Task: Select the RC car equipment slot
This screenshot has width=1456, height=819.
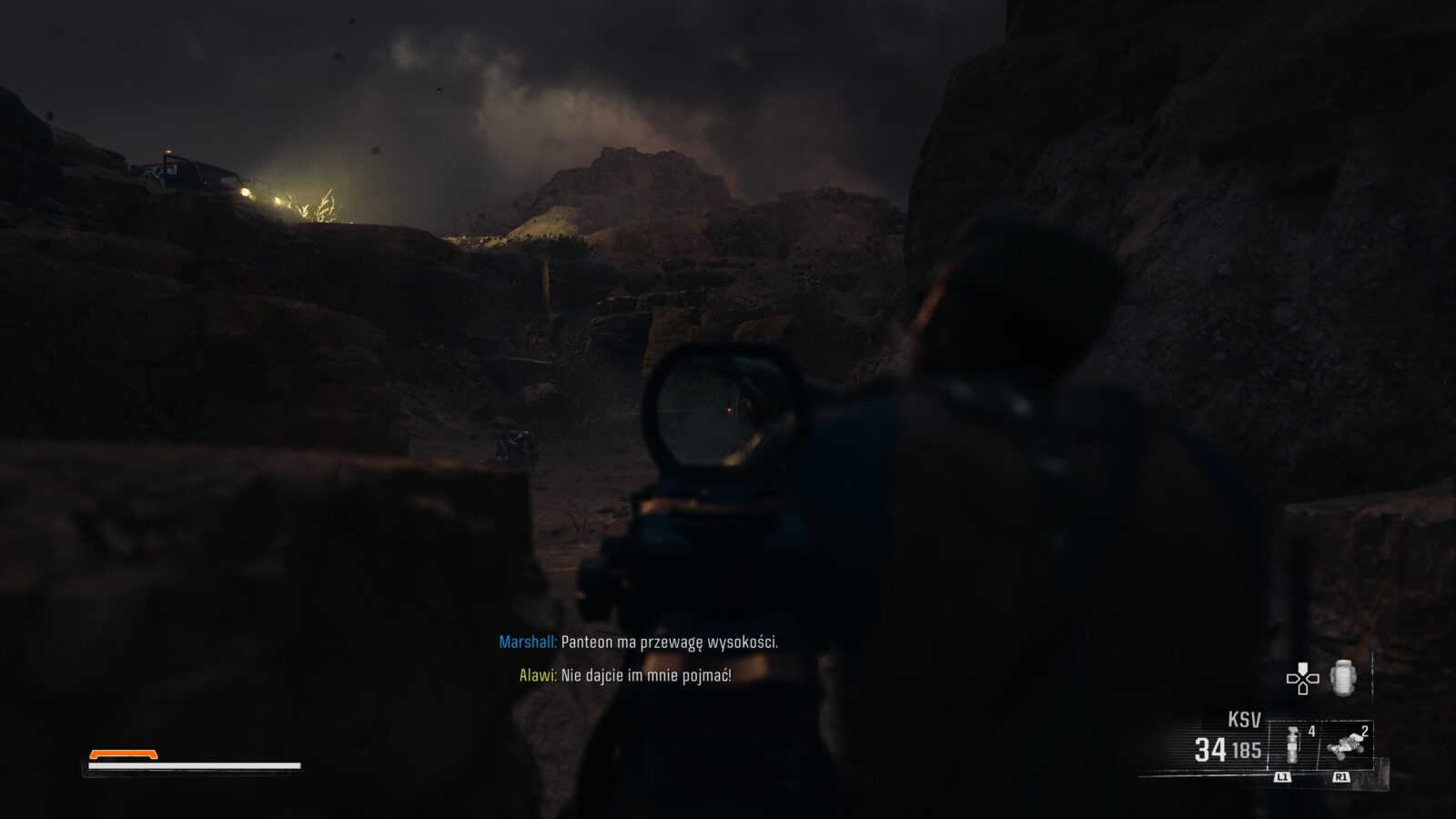Action: (1346, 745)
